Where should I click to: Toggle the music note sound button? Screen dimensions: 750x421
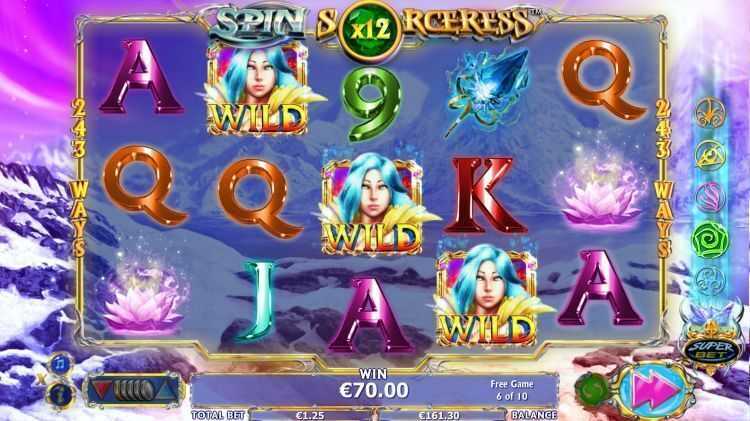[58, 361]
